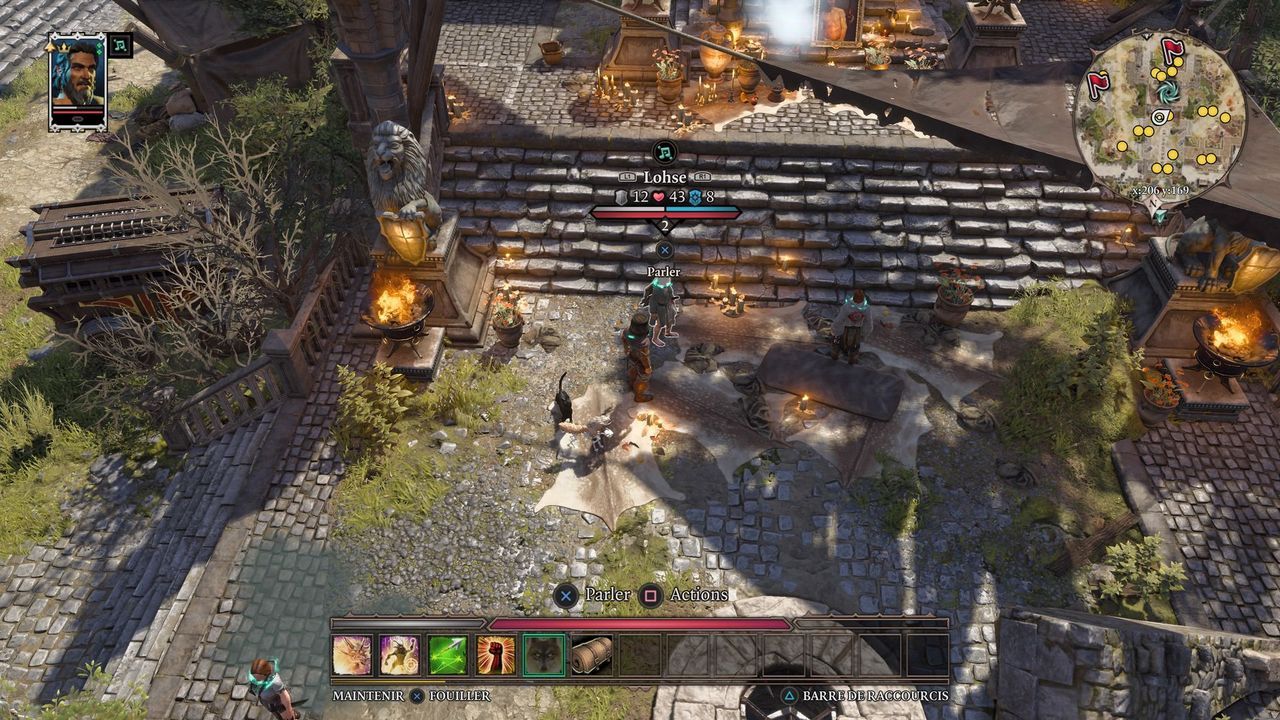1280x720 pixels.
Task: Use the red clenched fist skill
Action: [496, 655]
